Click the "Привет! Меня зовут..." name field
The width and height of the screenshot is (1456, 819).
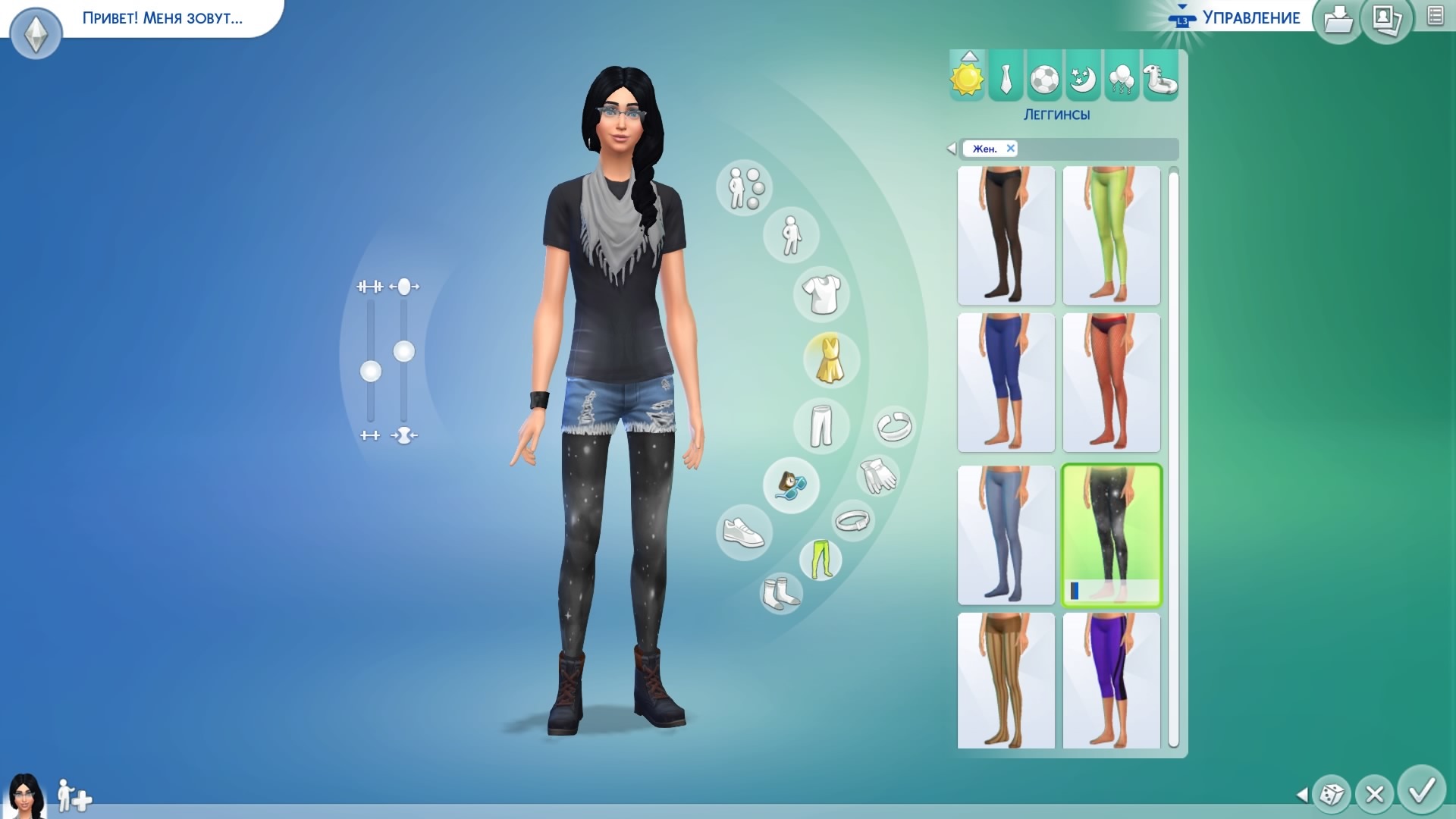click(x=162, y=18)
